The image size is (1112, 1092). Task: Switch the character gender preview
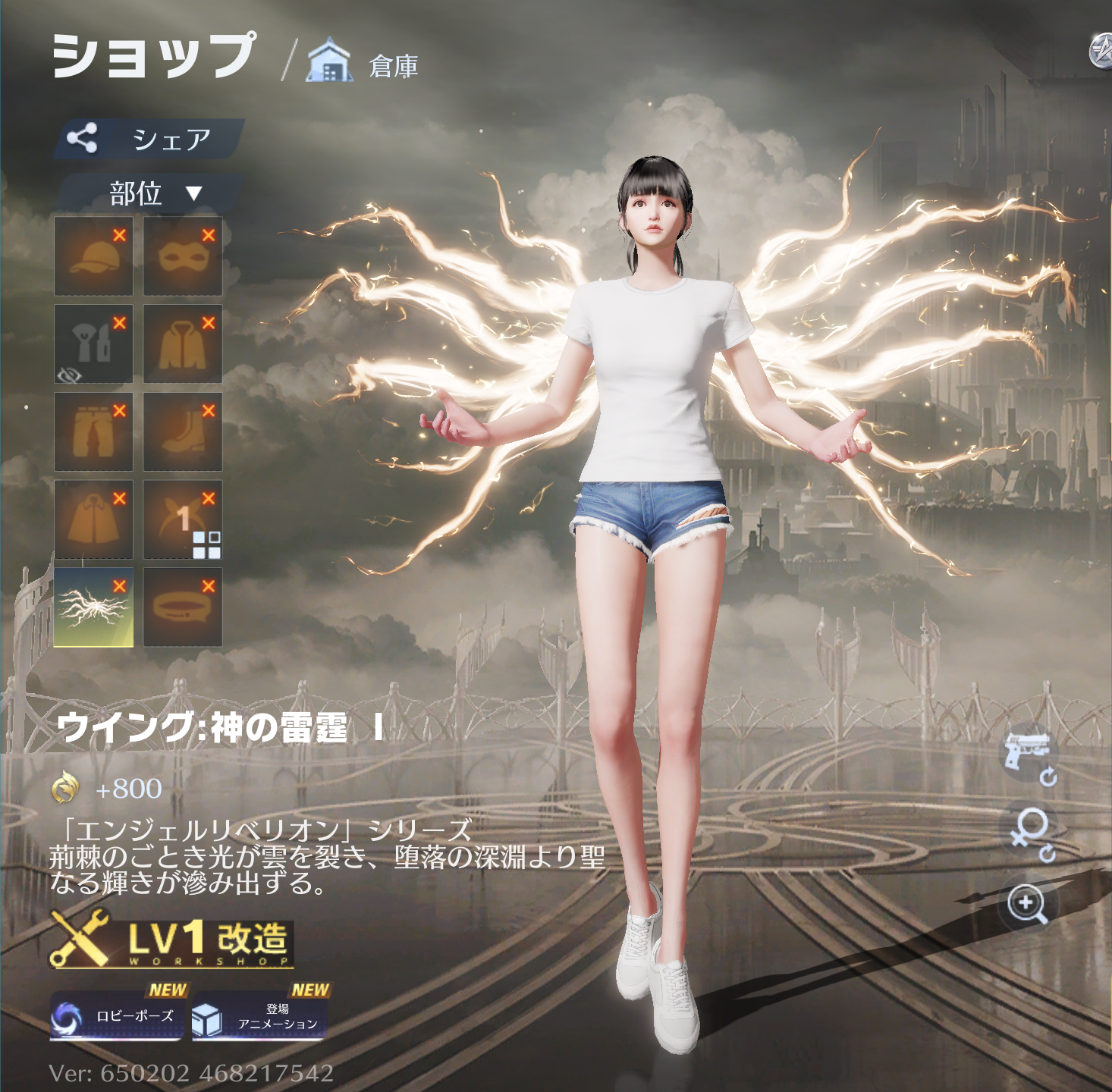(1030, 832)
